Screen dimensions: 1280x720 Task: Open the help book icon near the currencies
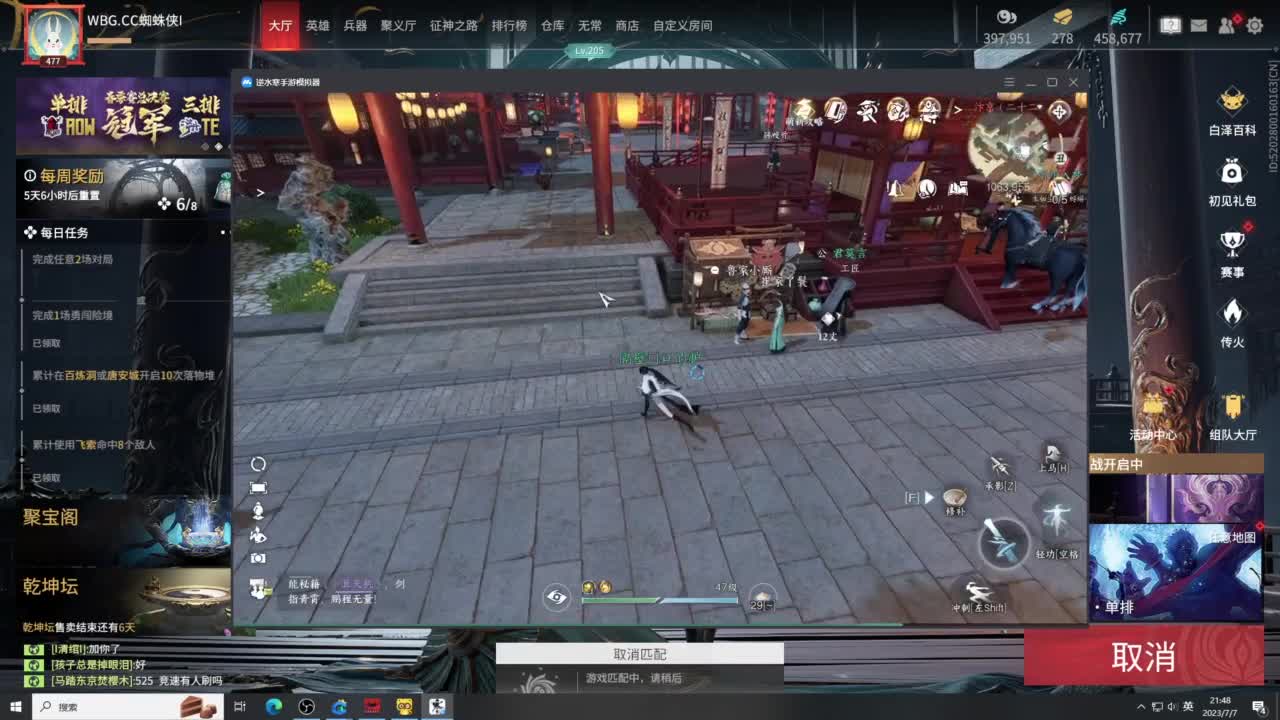click(1170, 25)
